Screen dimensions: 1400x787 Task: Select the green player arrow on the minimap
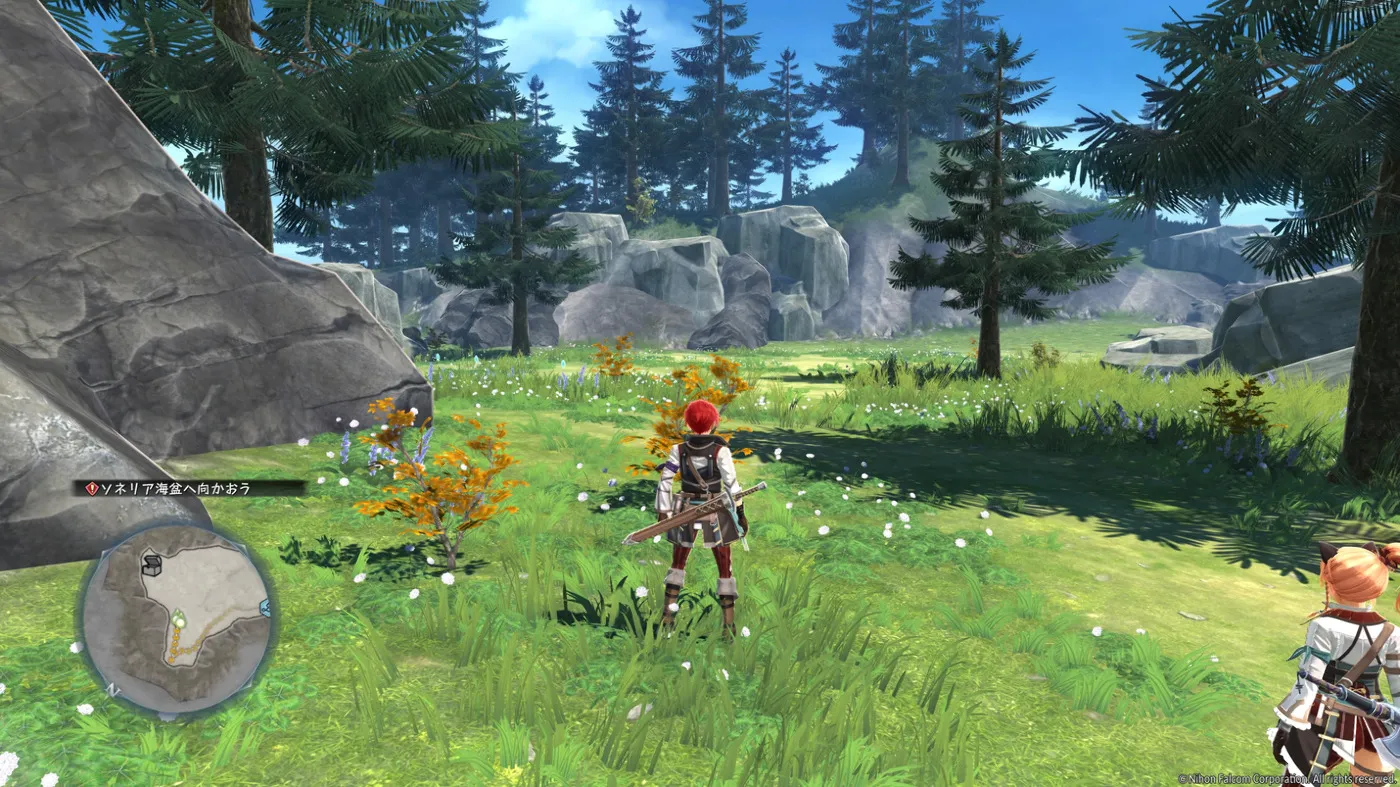178,618
